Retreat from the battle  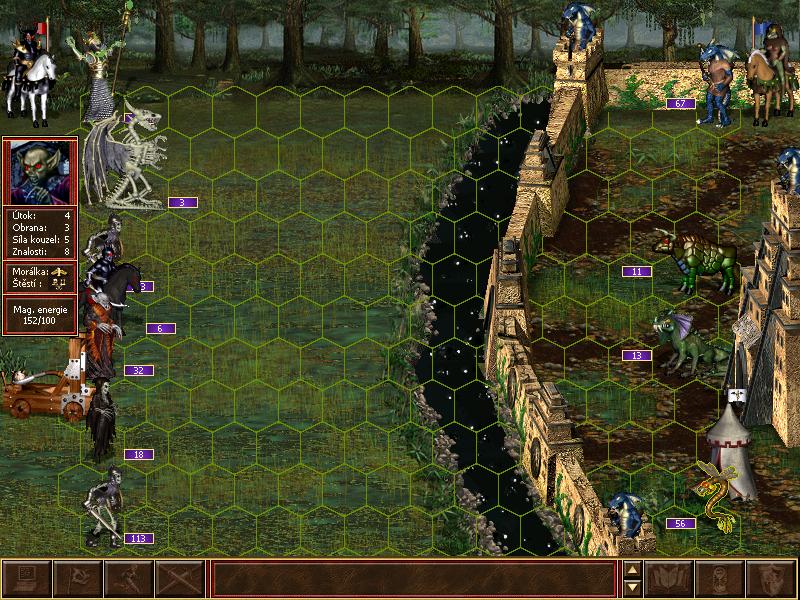tap(128, 579)
